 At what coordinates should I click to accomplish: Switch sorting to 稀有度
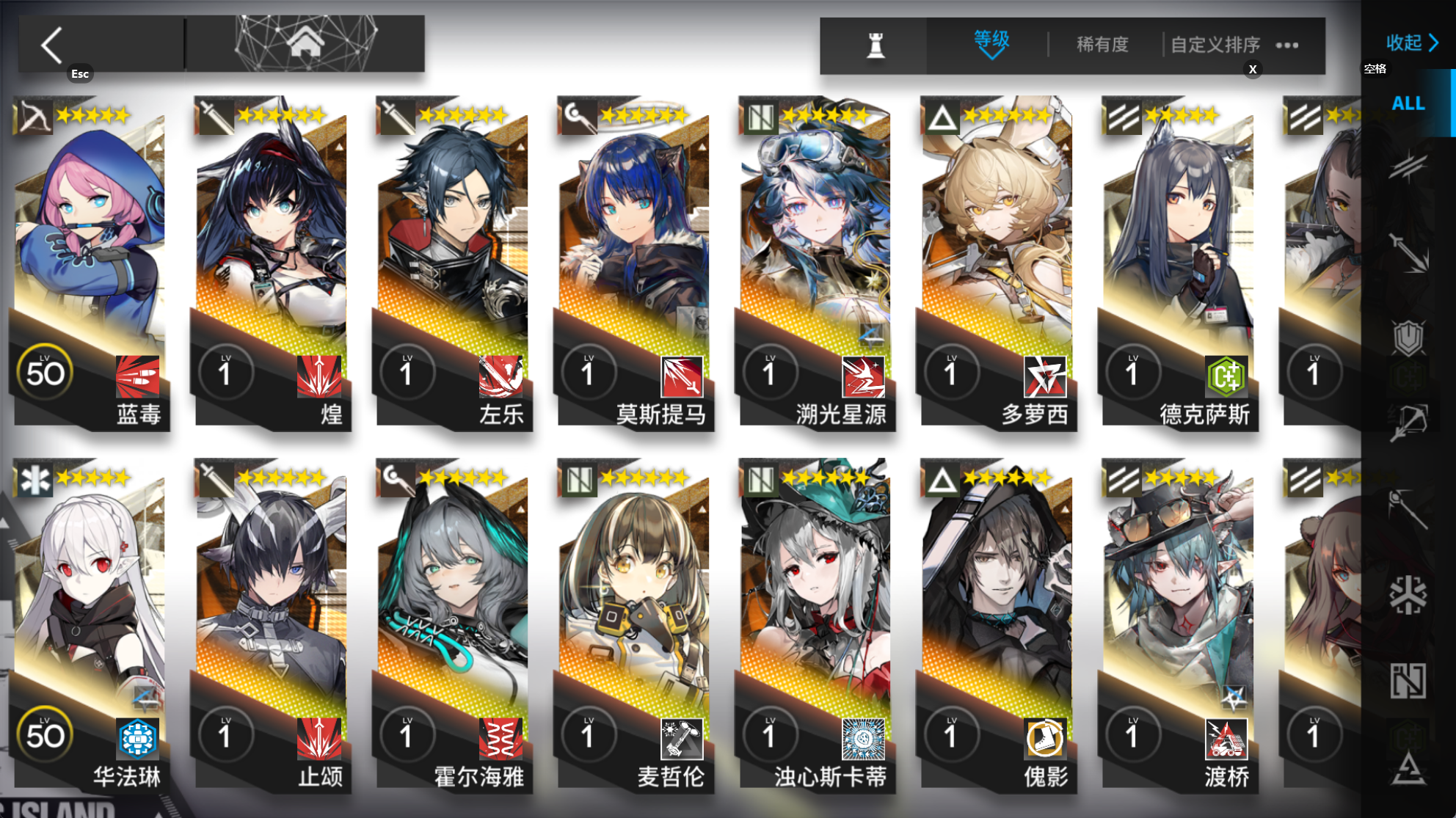pos(1102,45)
